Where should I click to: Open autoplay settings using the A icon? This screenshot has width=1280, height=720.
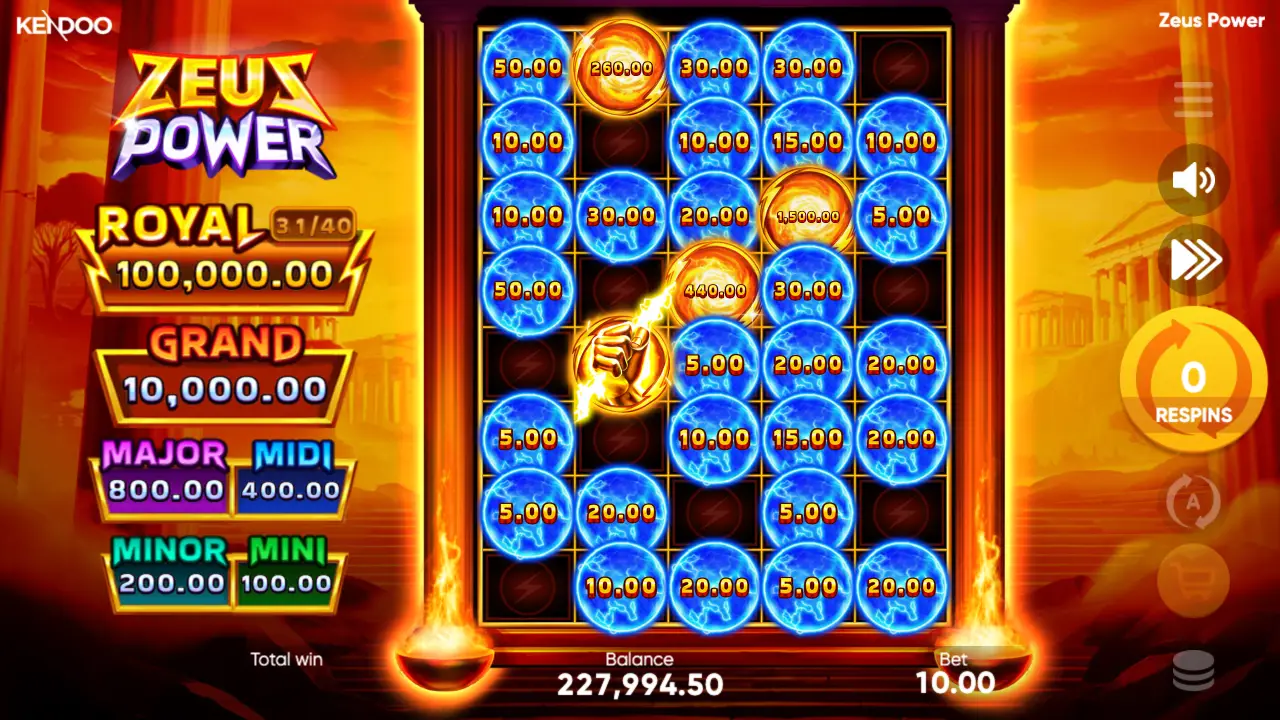(x=1192, y=502)
